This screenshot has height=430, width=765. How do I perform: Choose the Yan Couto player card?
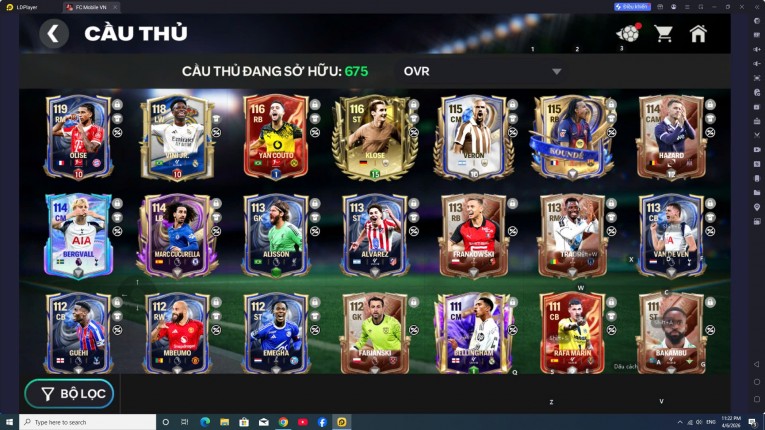click(273, 137)
